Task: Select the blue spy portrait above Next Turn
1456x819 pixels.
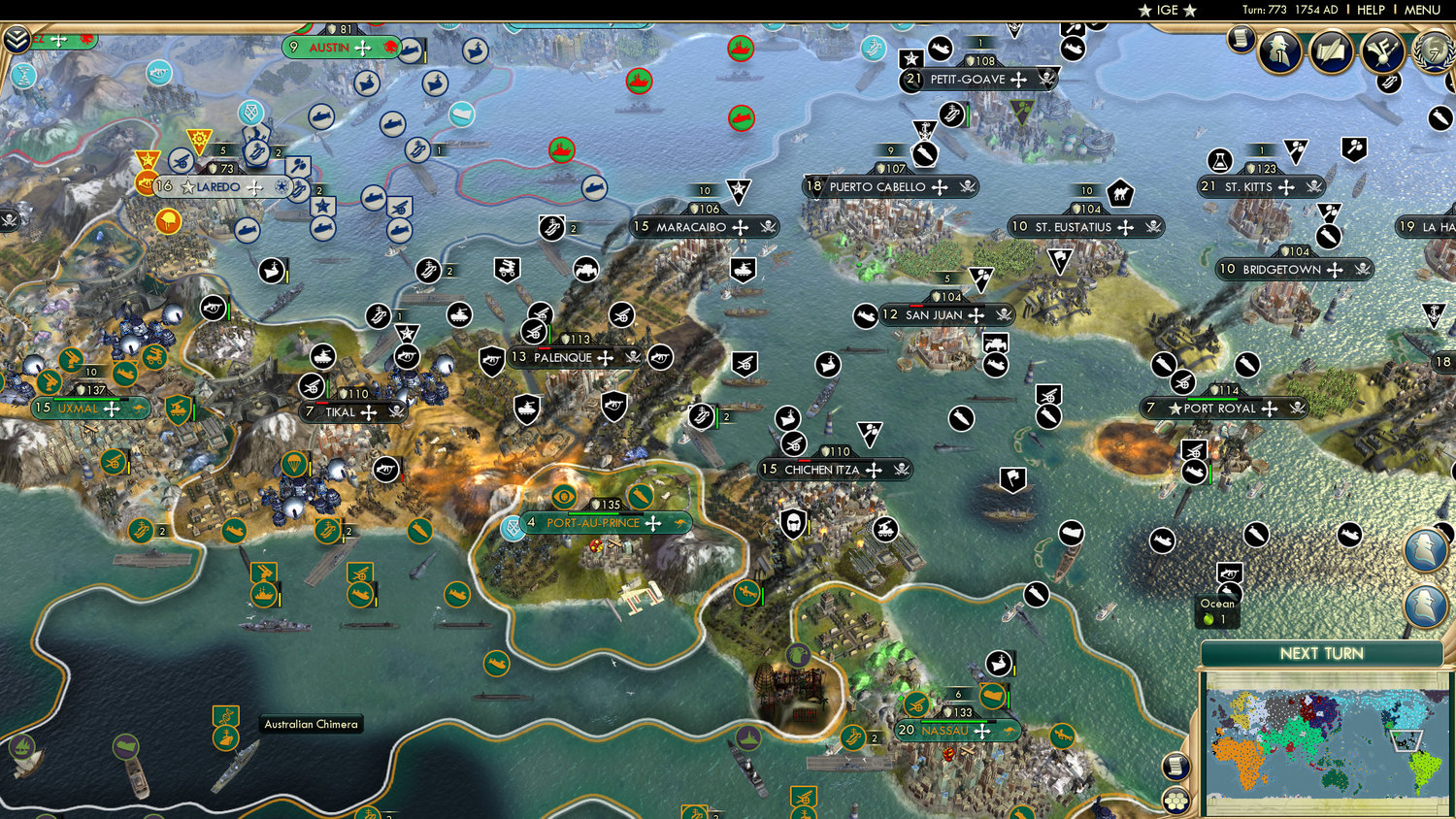Action: (1427, 550)
